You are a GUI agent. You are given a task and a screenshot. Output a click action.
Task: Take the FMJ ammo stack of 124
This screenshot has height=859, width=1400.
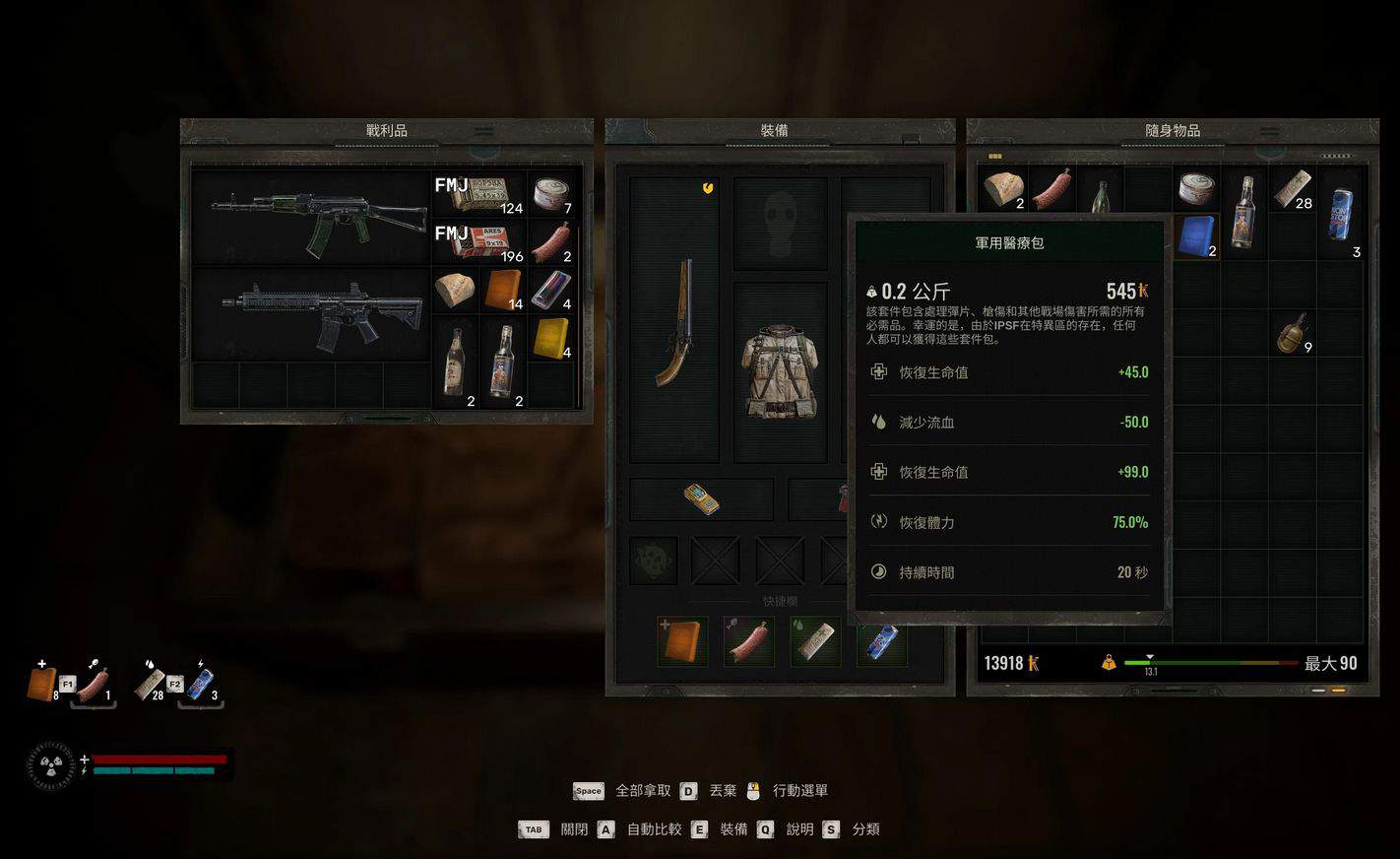click(478, 194)
